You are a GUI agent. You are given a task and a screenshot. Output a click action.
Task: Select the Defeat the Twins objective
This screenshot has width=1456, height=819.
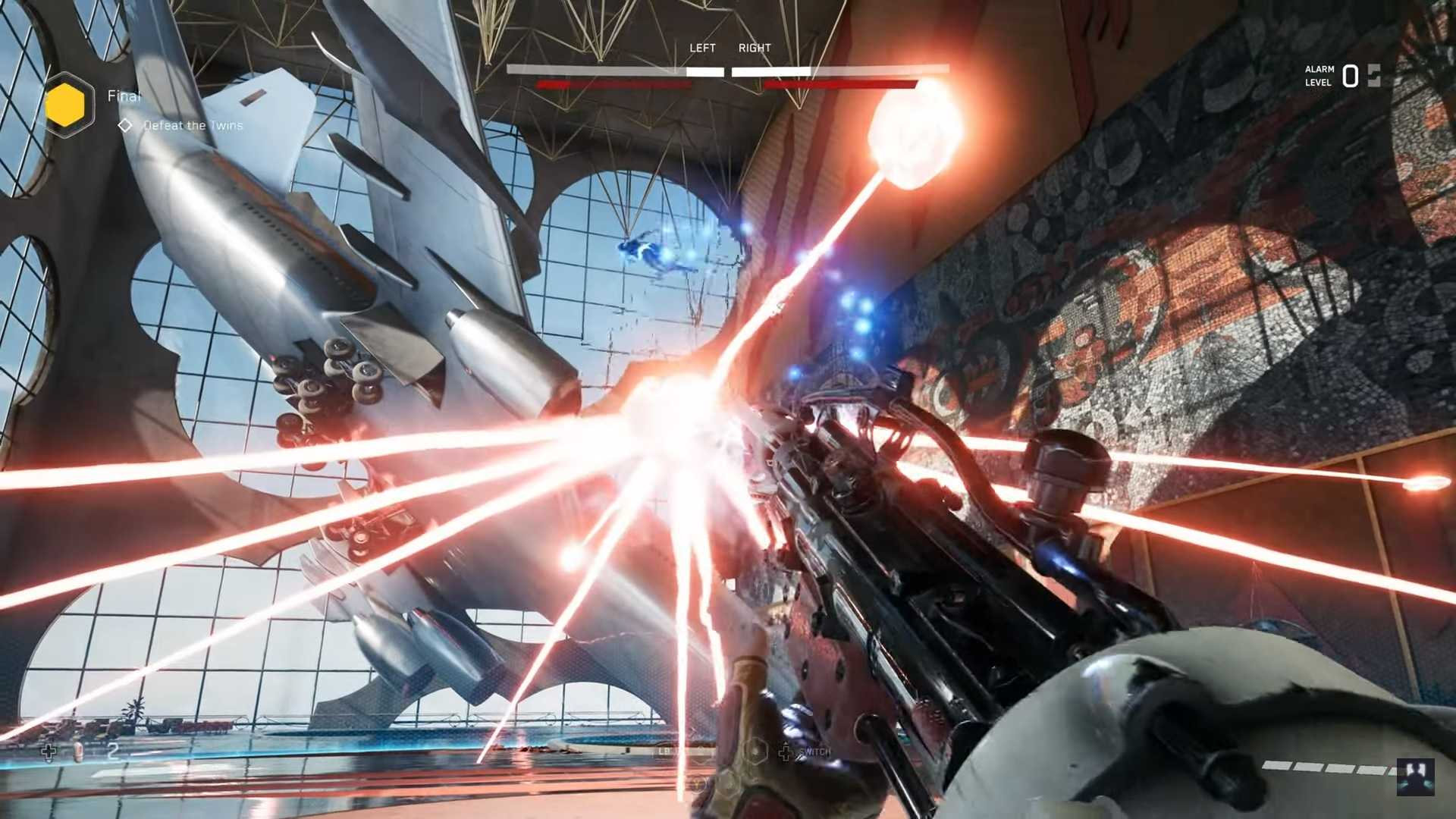193,126
